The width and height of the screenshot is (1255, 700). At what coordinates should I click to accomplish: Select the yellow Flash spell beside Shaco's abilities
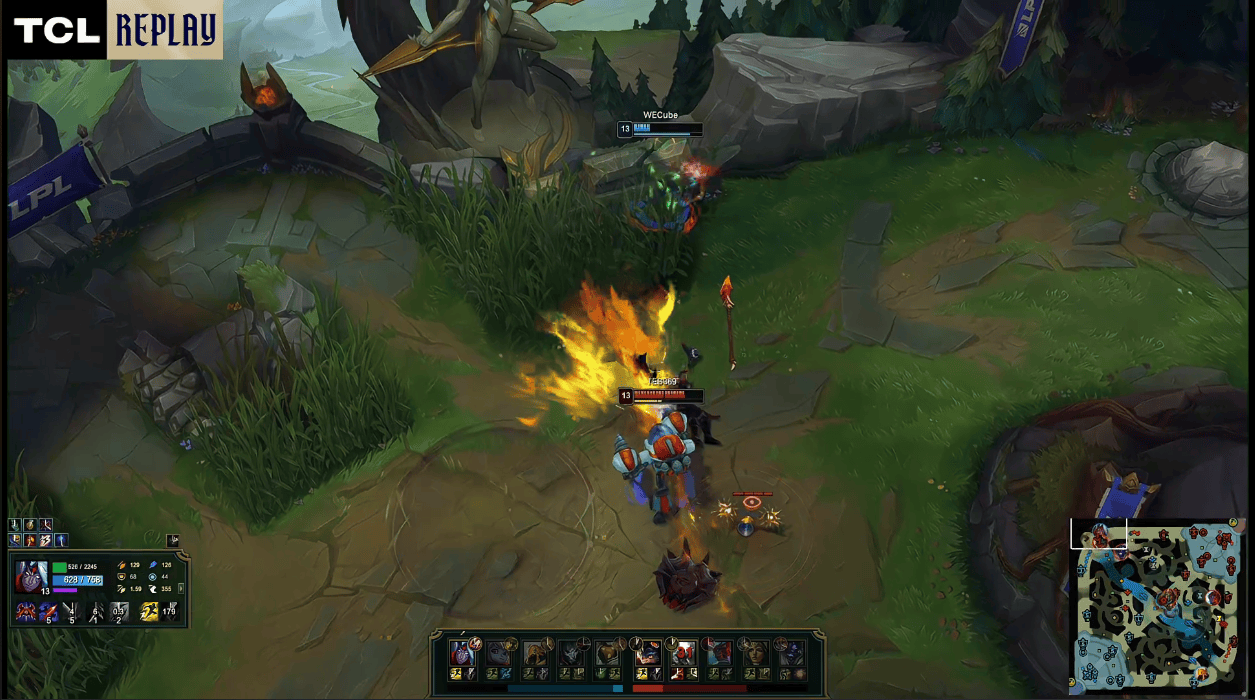(x=149, y=611)
